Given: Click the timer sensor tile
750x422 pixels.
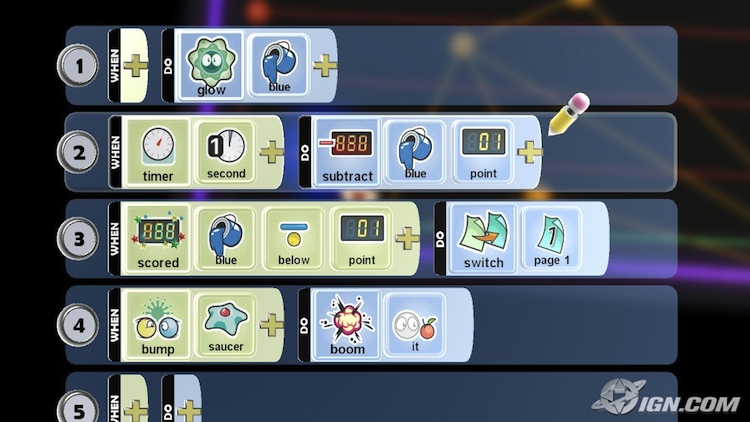Looking at the screenshot, I should [x=158, y=152].
